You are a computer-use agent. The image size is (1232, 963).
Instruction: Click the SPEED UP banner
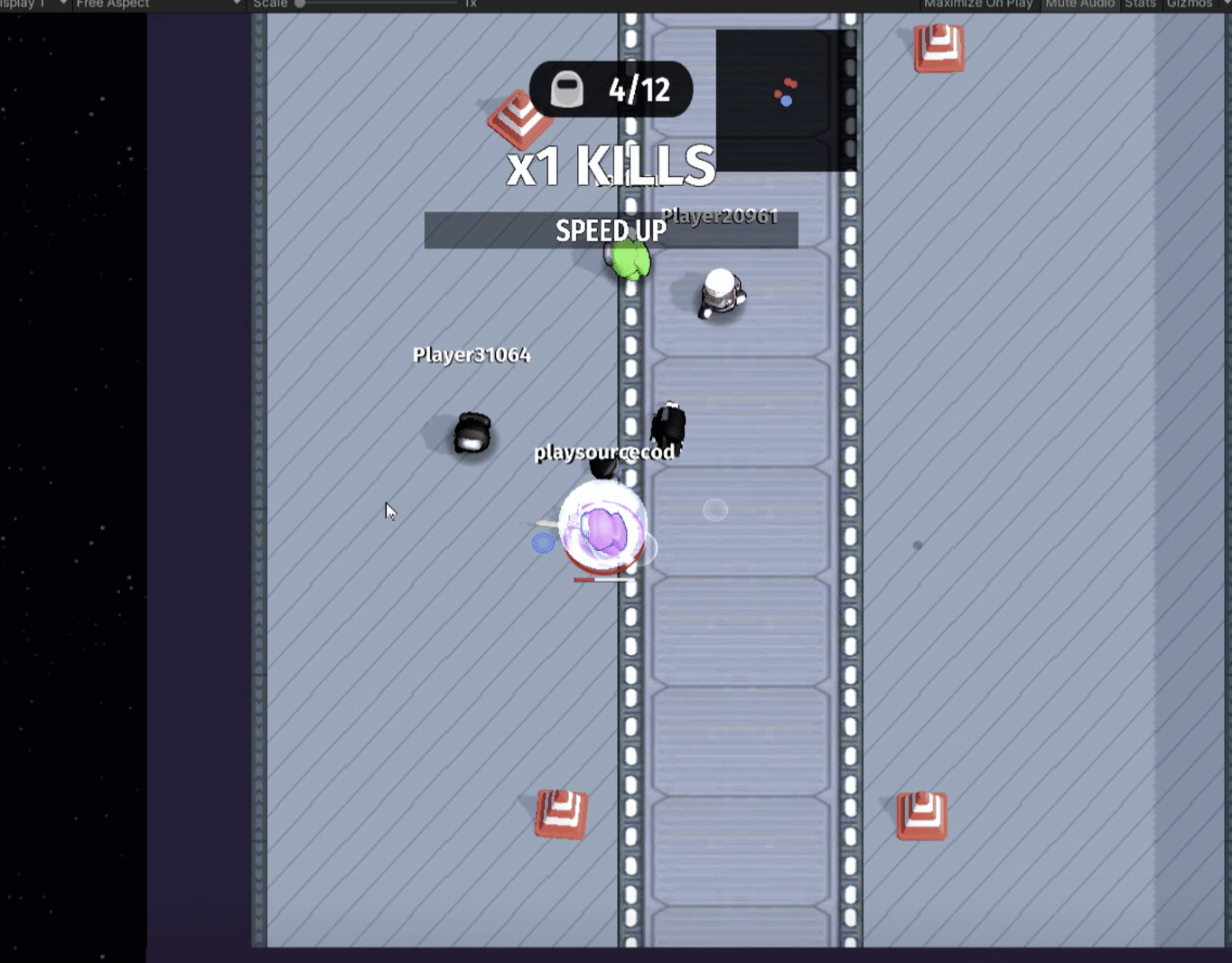pos(611,230)
